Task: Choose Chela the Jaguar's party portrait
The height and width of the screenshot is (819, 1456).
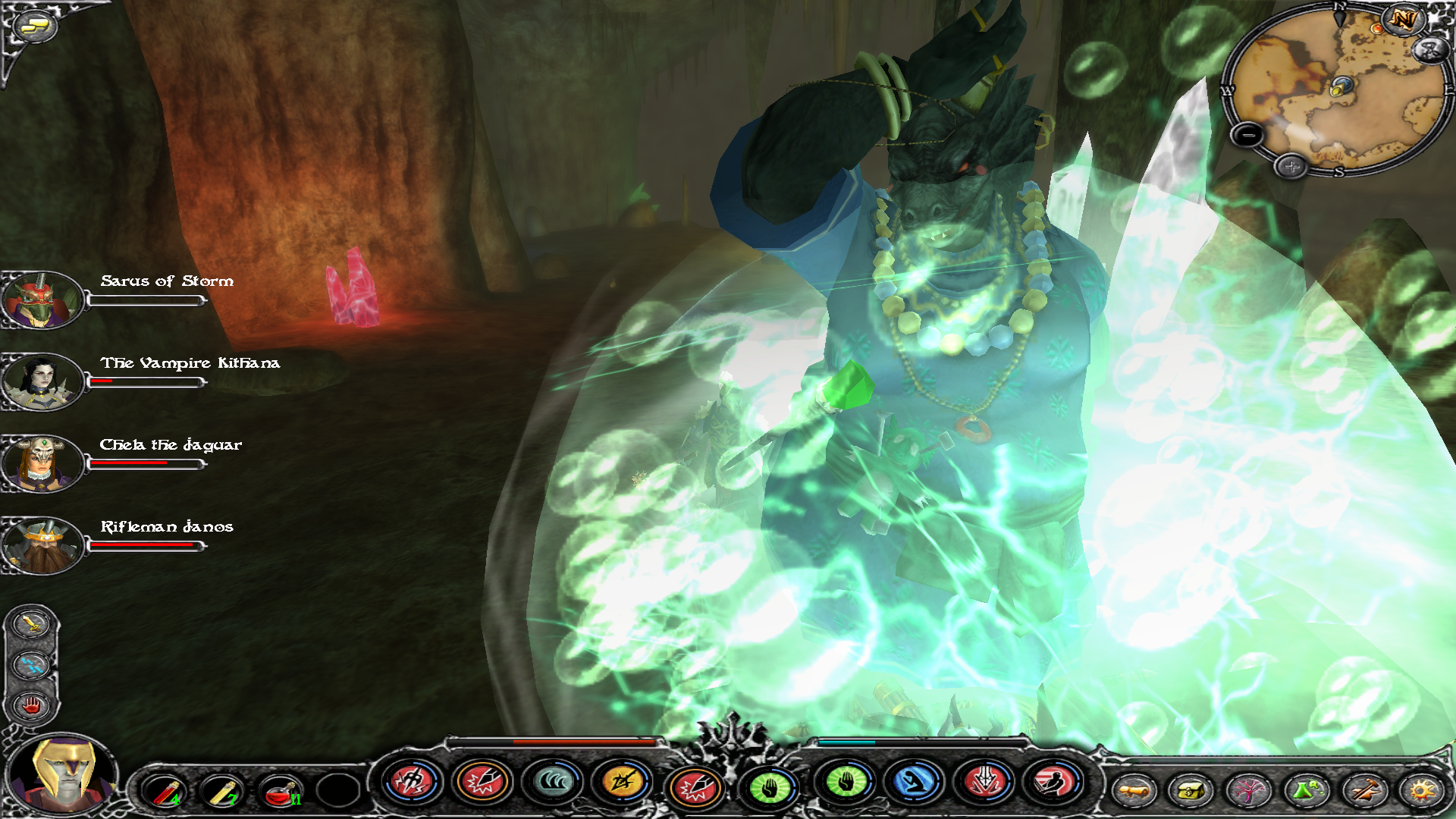Action: click(42, 463)
